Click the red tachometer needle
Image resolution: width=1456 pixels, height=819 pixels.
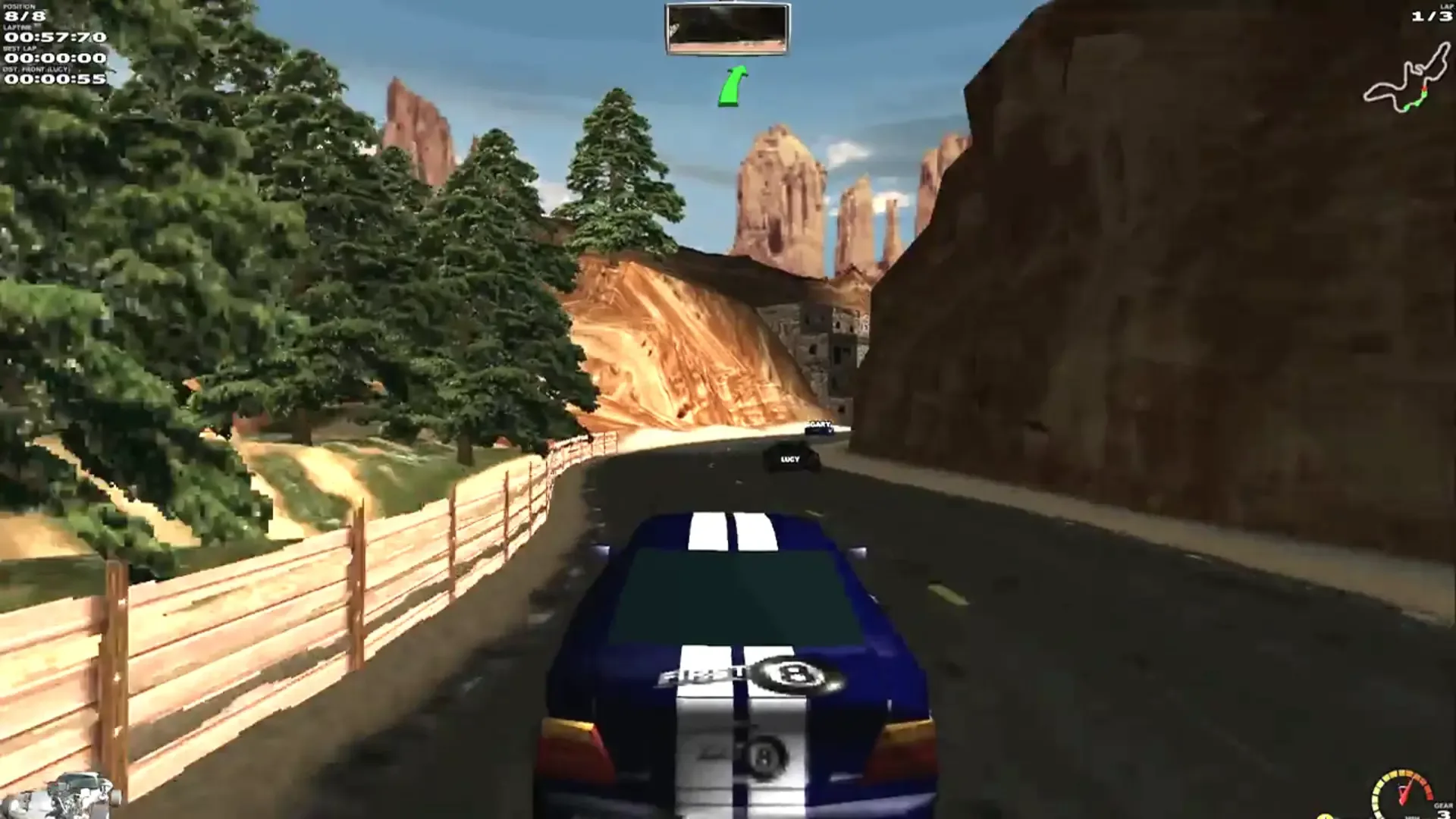click(1404, 792)
